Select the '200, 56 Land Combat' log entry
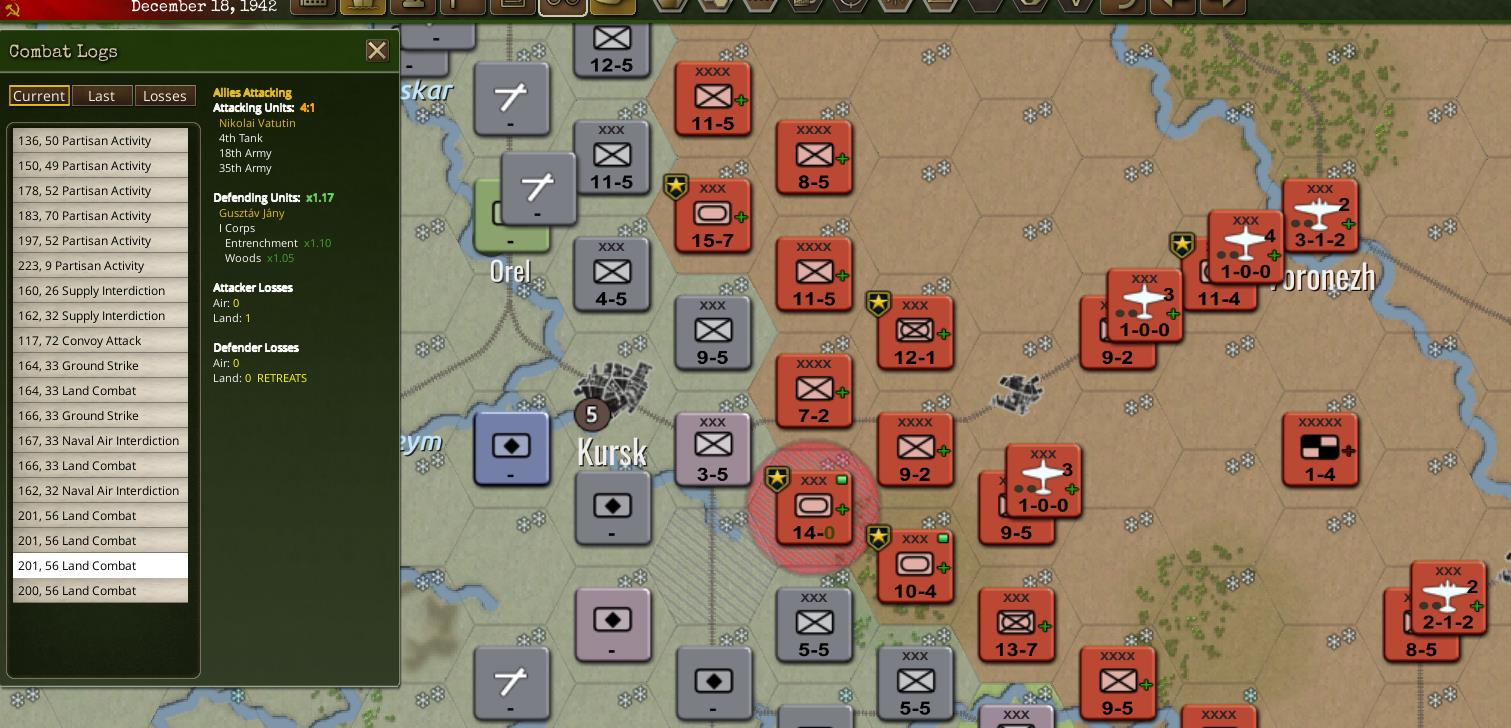This screenshot has height=728, width=1511. click(x=100, y=590)
